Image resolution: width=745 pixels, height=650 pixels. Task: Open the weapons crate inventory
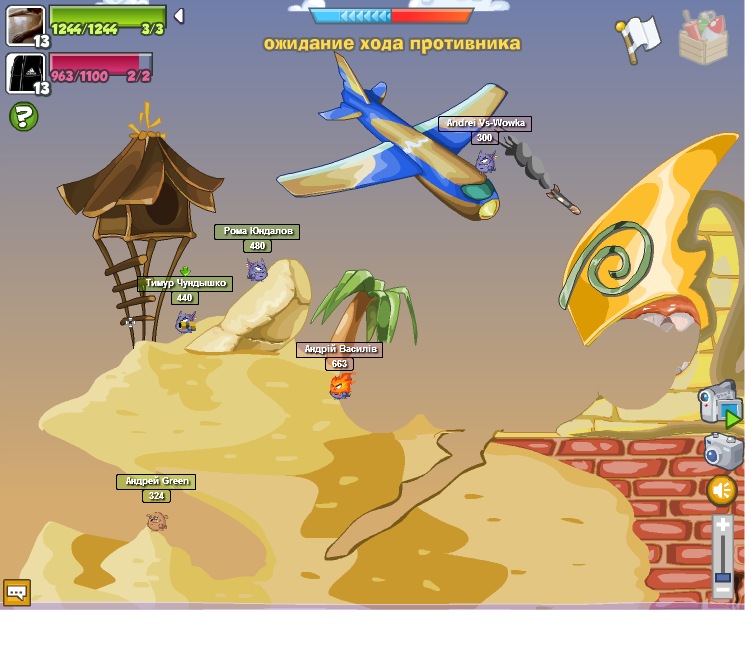[x=703, y=37]
